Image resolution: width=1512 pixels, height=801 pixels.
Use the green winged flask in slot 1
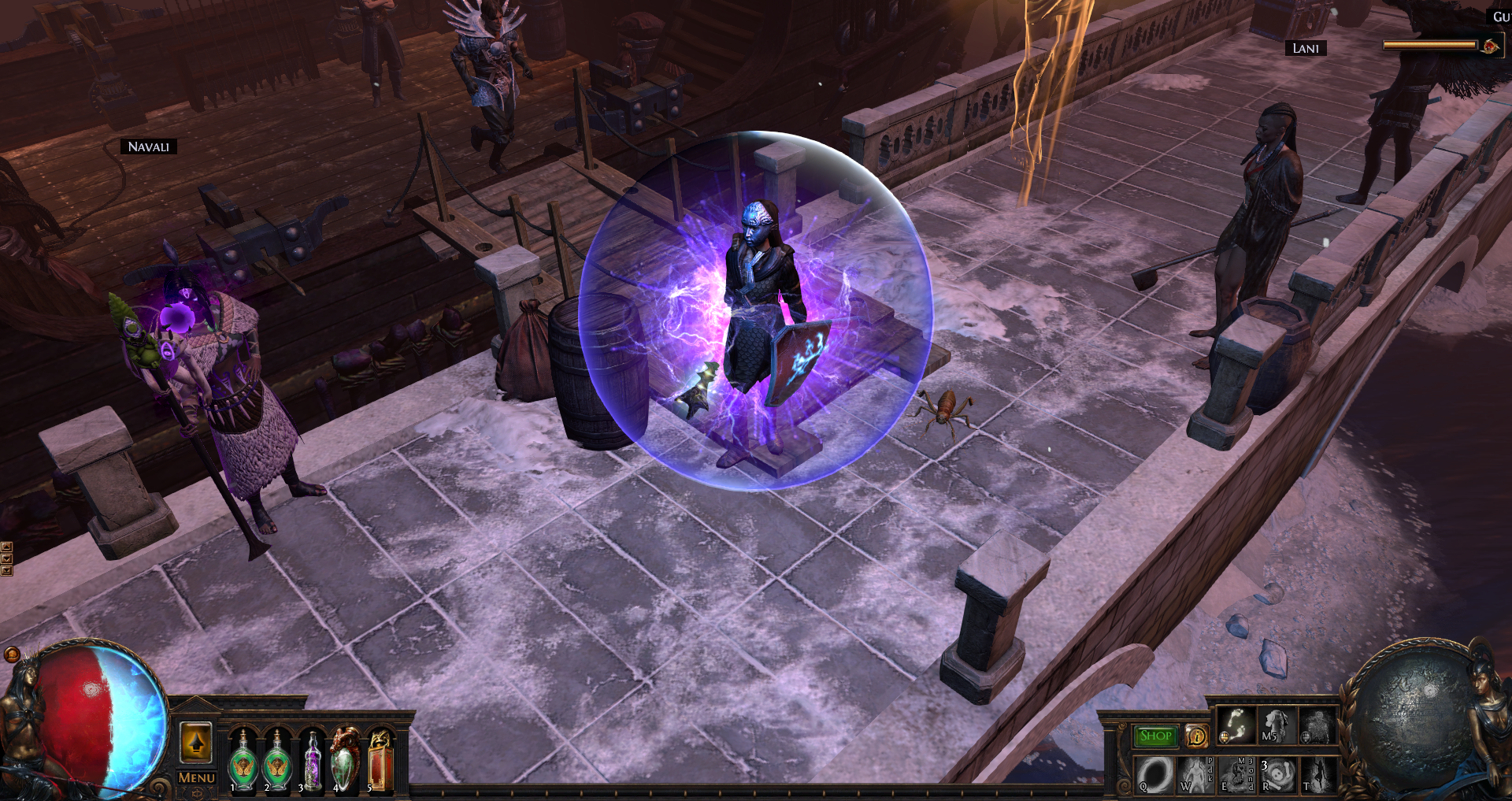243,762
